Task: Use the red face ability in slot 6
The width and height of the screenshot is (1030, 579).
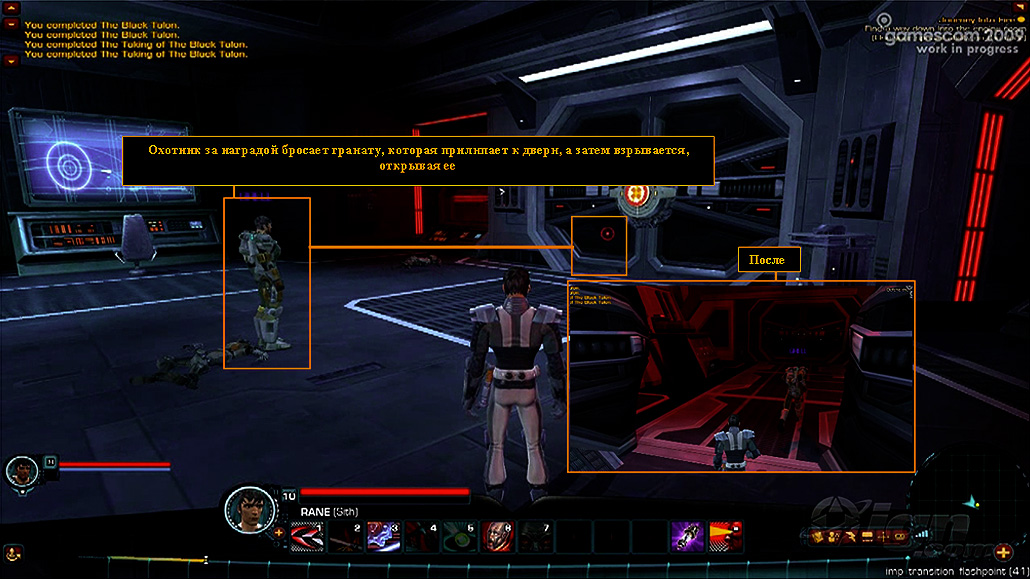Action: [496, 536]
